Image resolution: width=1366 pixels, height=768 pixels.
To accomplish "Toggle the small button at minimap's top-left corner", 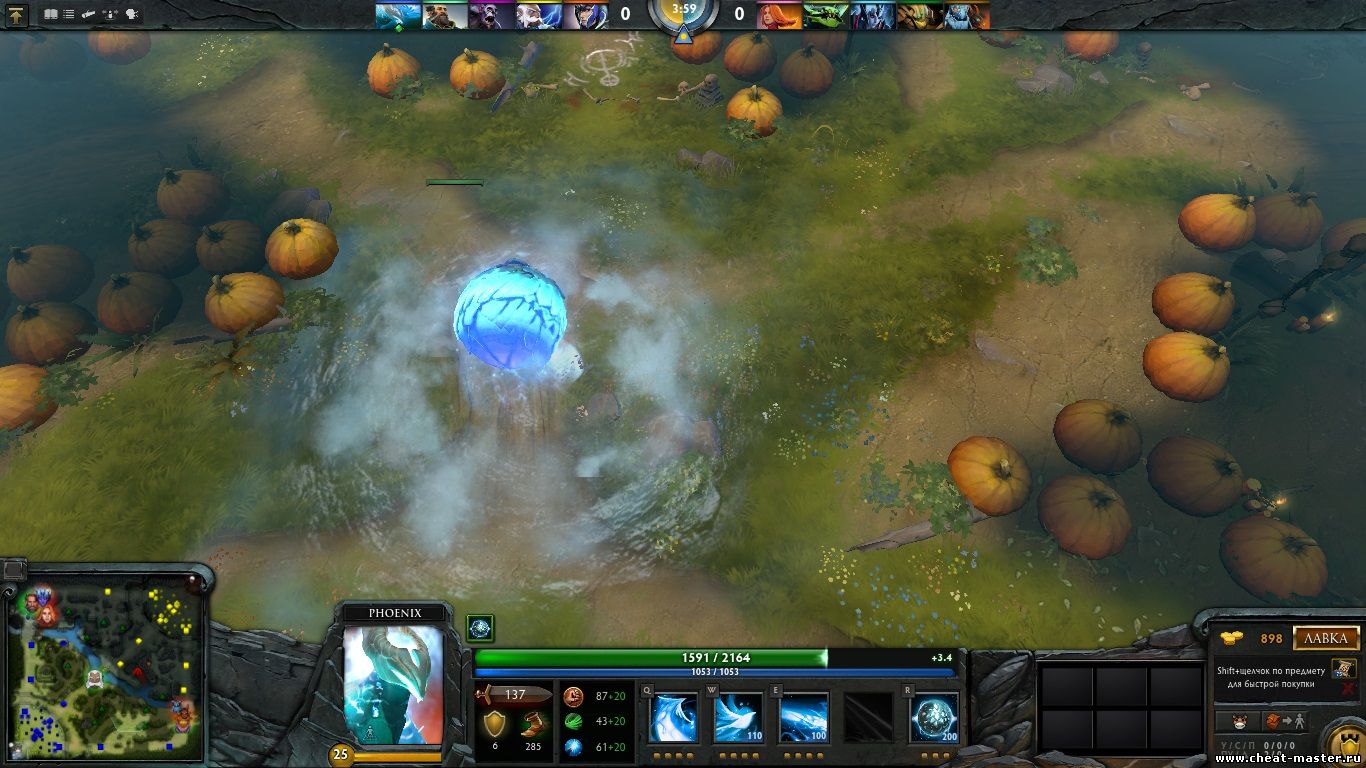I will (x=14, y=570).
